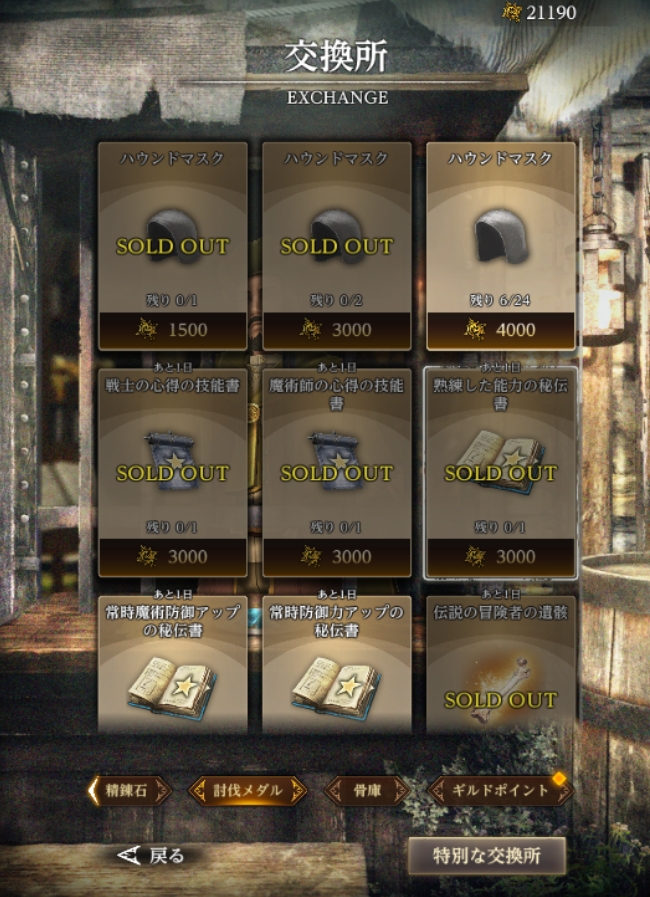650x897 pixels.
Task: Pick the 魔術師の心得の技能書 item card
Action: tap(337, 472)
